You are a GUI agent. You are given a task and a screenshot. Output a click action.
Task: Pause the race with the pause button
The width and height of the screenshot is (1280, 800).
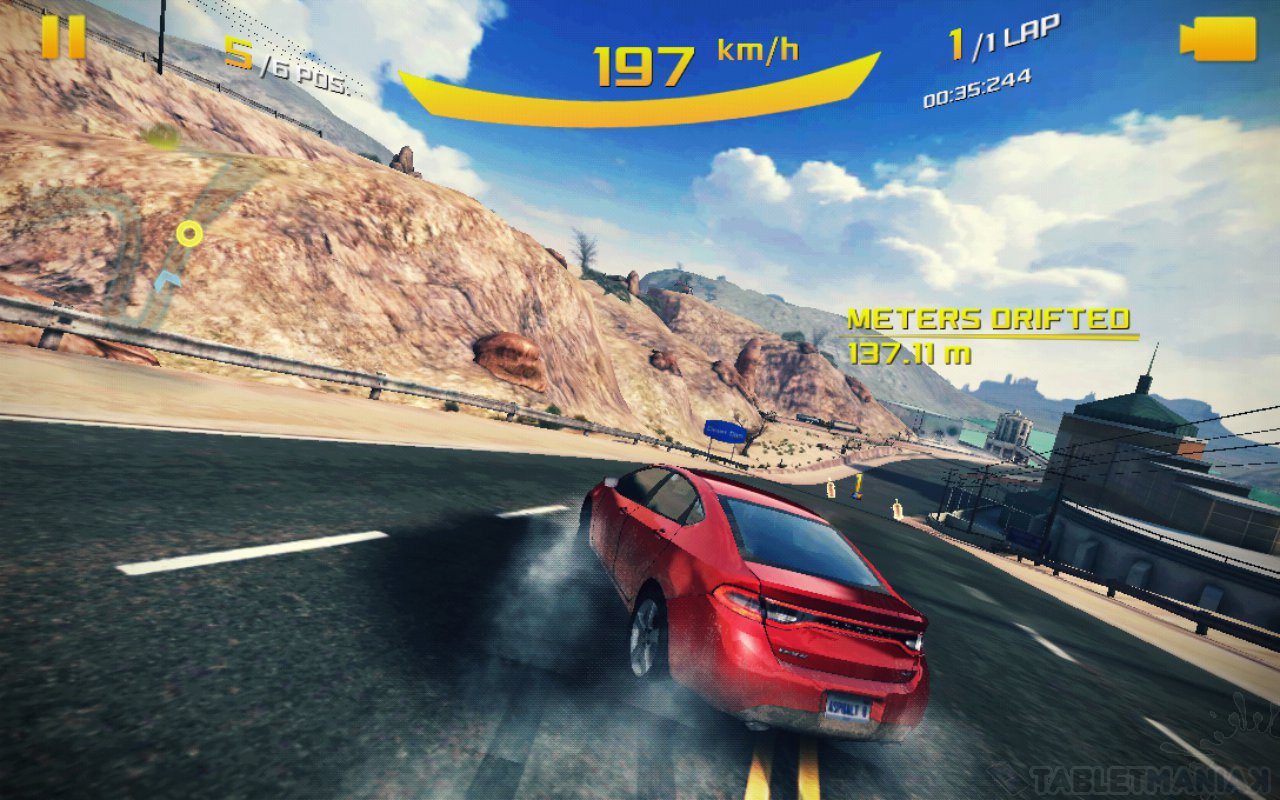point(63,37)
